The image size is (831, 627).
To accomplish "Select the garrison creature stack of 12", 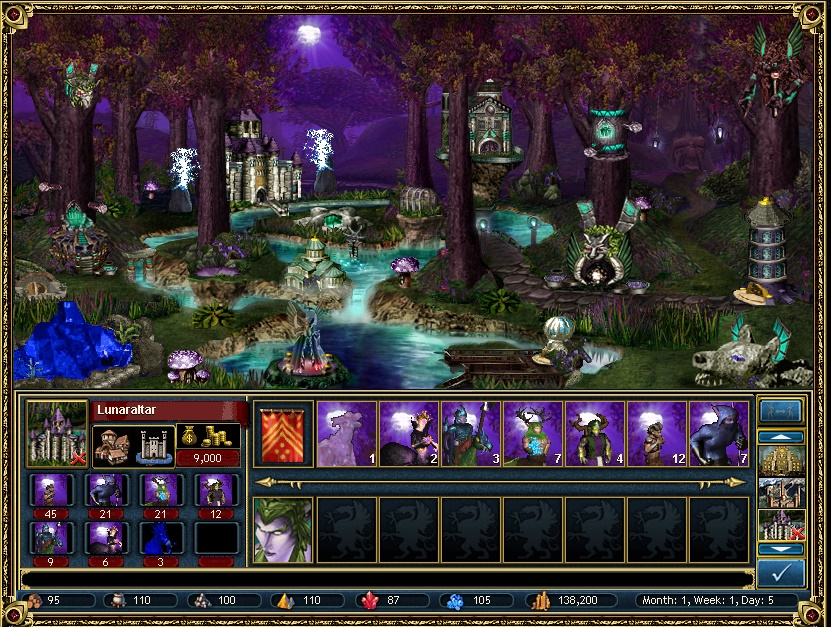I will (656, 434).
